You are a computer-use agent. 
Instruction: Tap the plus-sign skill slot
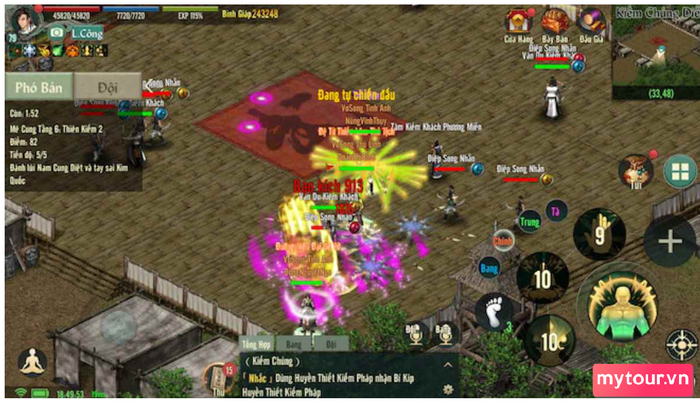pos(669,241)
